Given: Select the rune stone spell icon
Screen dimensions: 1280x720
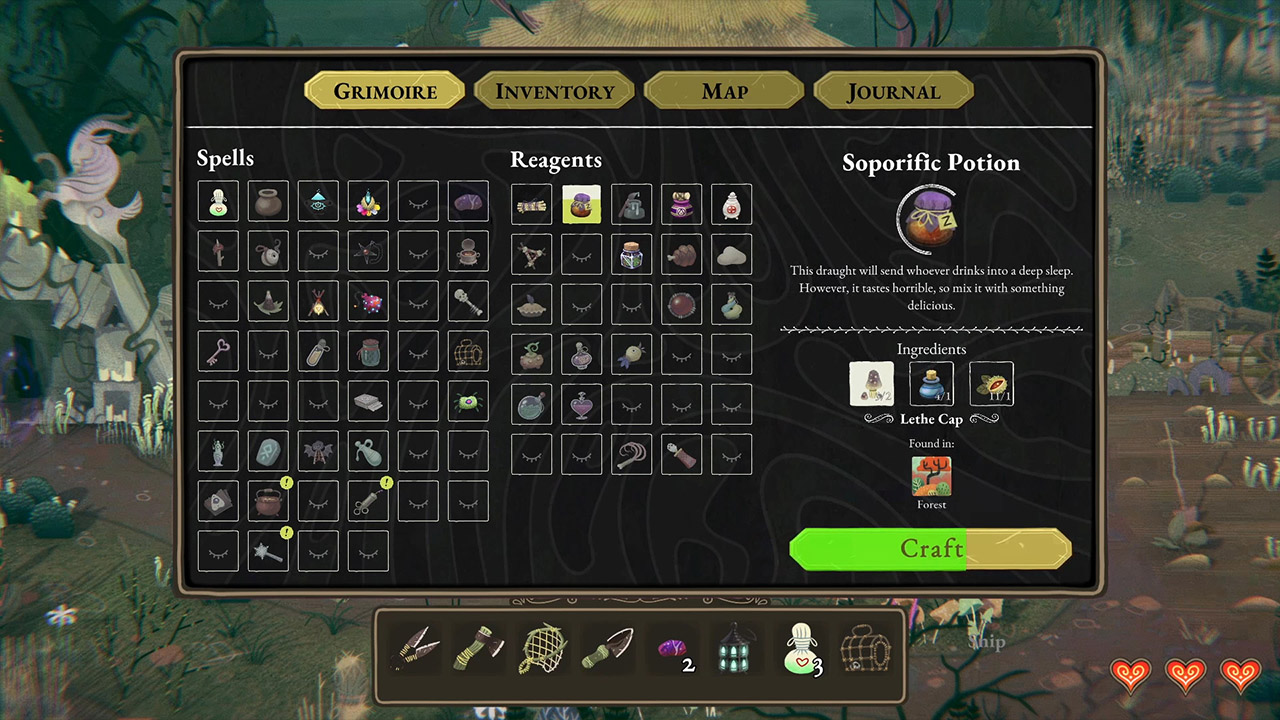Looking at the screenshot, I should tap(268, 451).
